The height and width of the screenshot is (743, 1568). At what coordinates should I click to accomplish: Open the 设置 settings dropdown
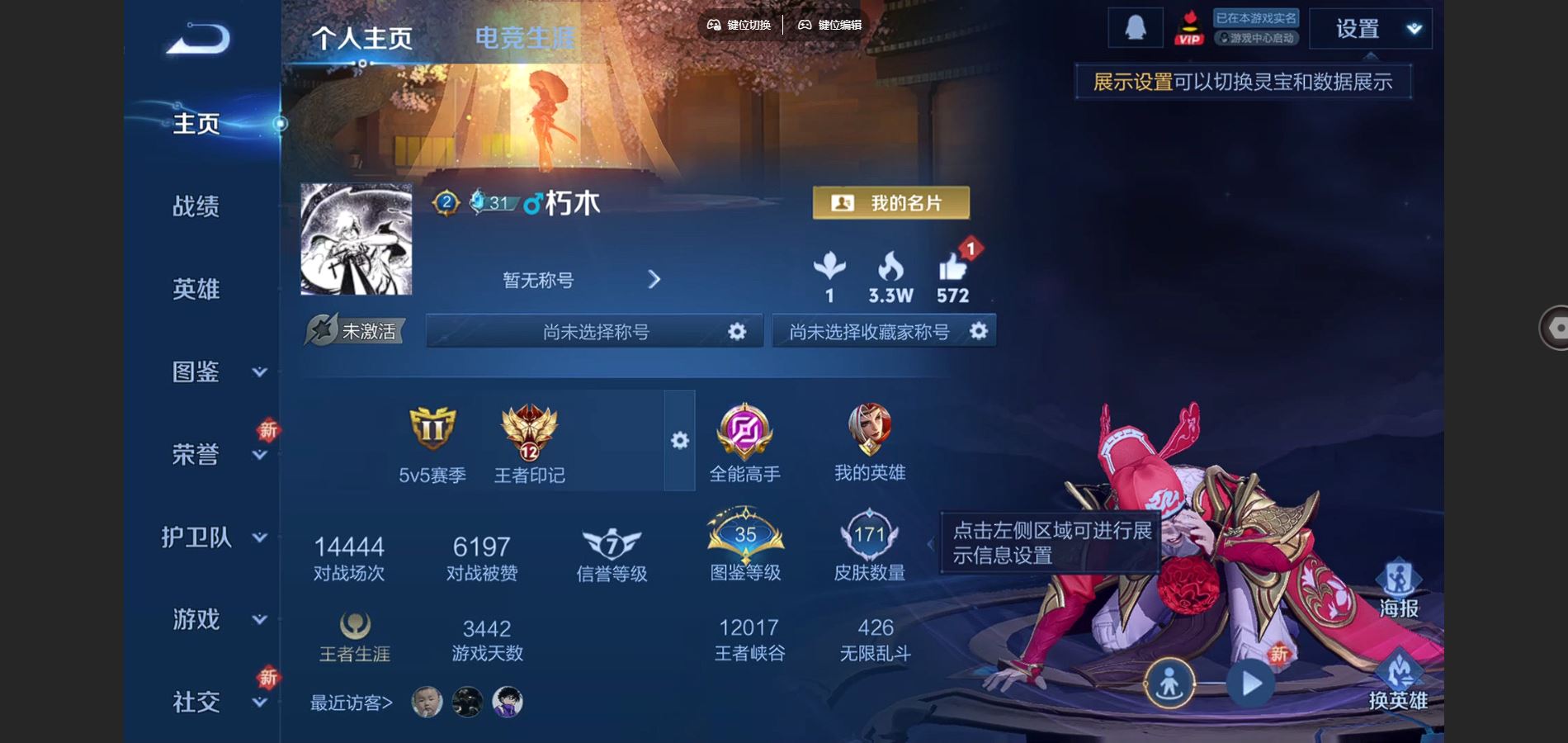point(1370,30)
